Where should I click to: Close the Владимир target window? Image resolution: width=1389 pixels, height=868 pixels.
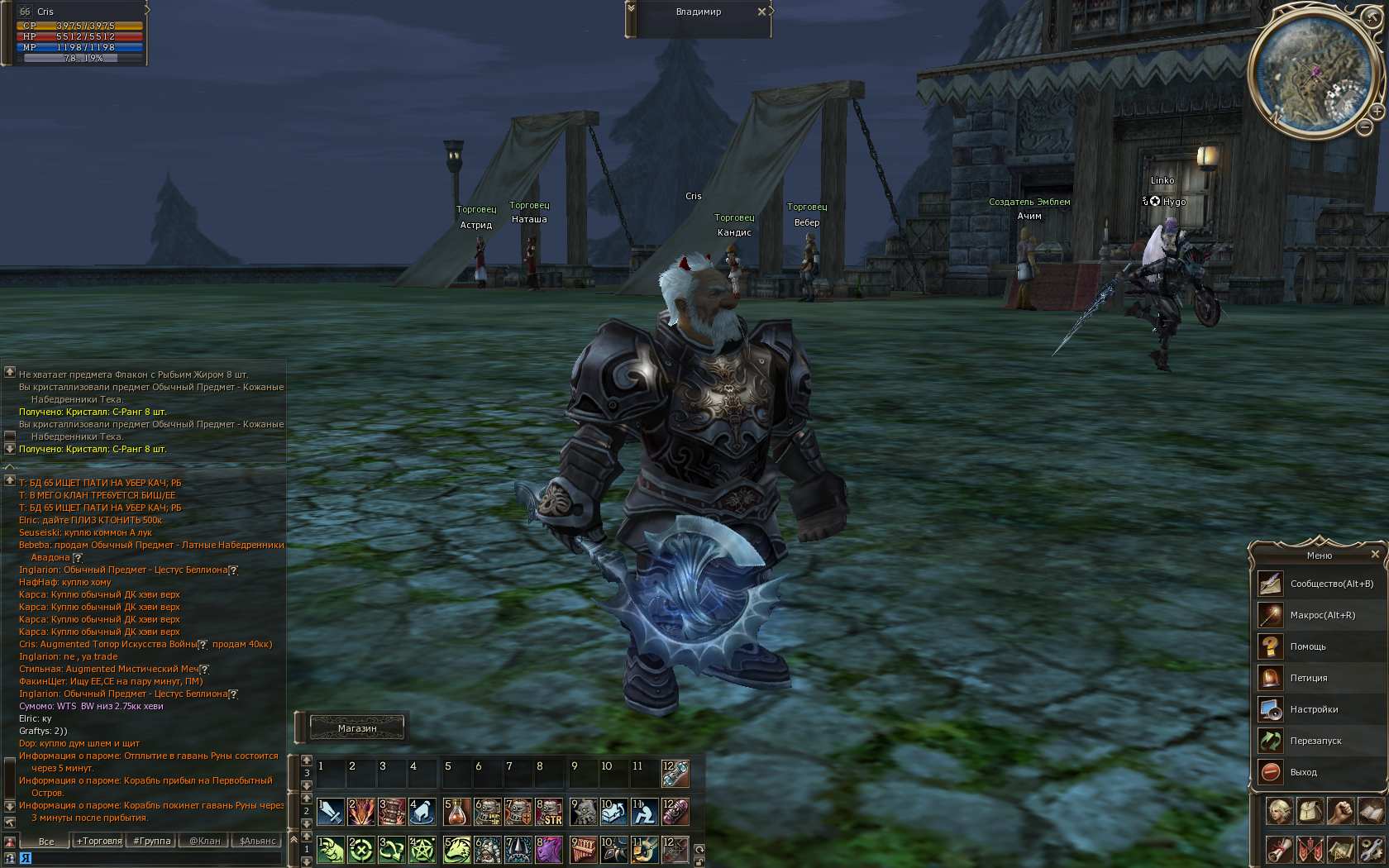[761, 12]
